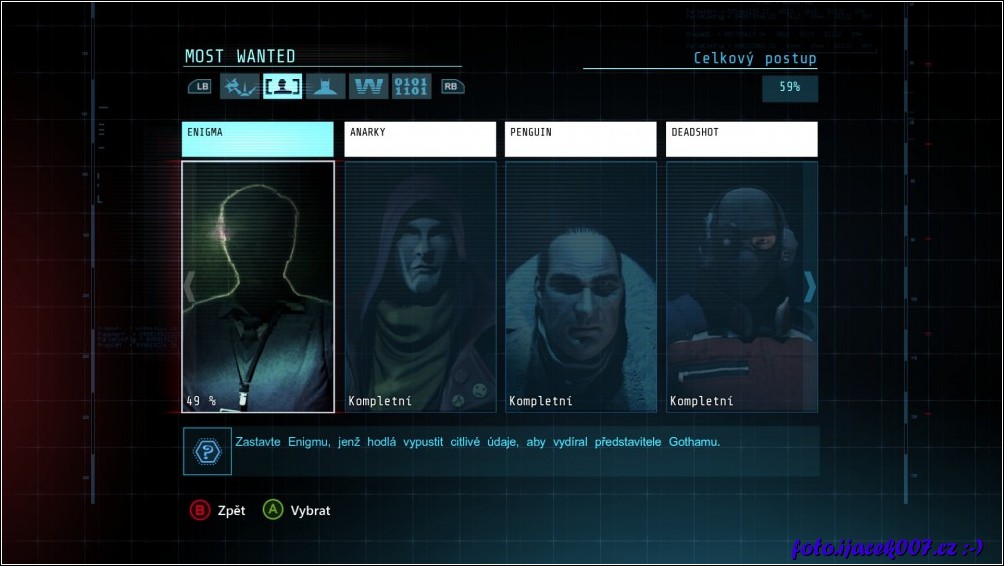Click the left arrow on the villain list

189,287
